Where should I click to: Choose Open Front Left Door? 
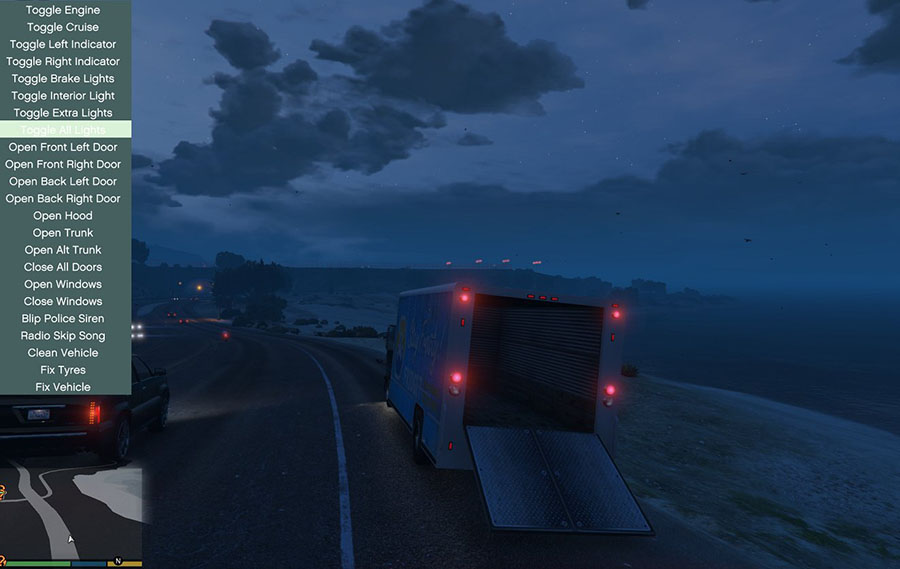[x=63, y=147]
